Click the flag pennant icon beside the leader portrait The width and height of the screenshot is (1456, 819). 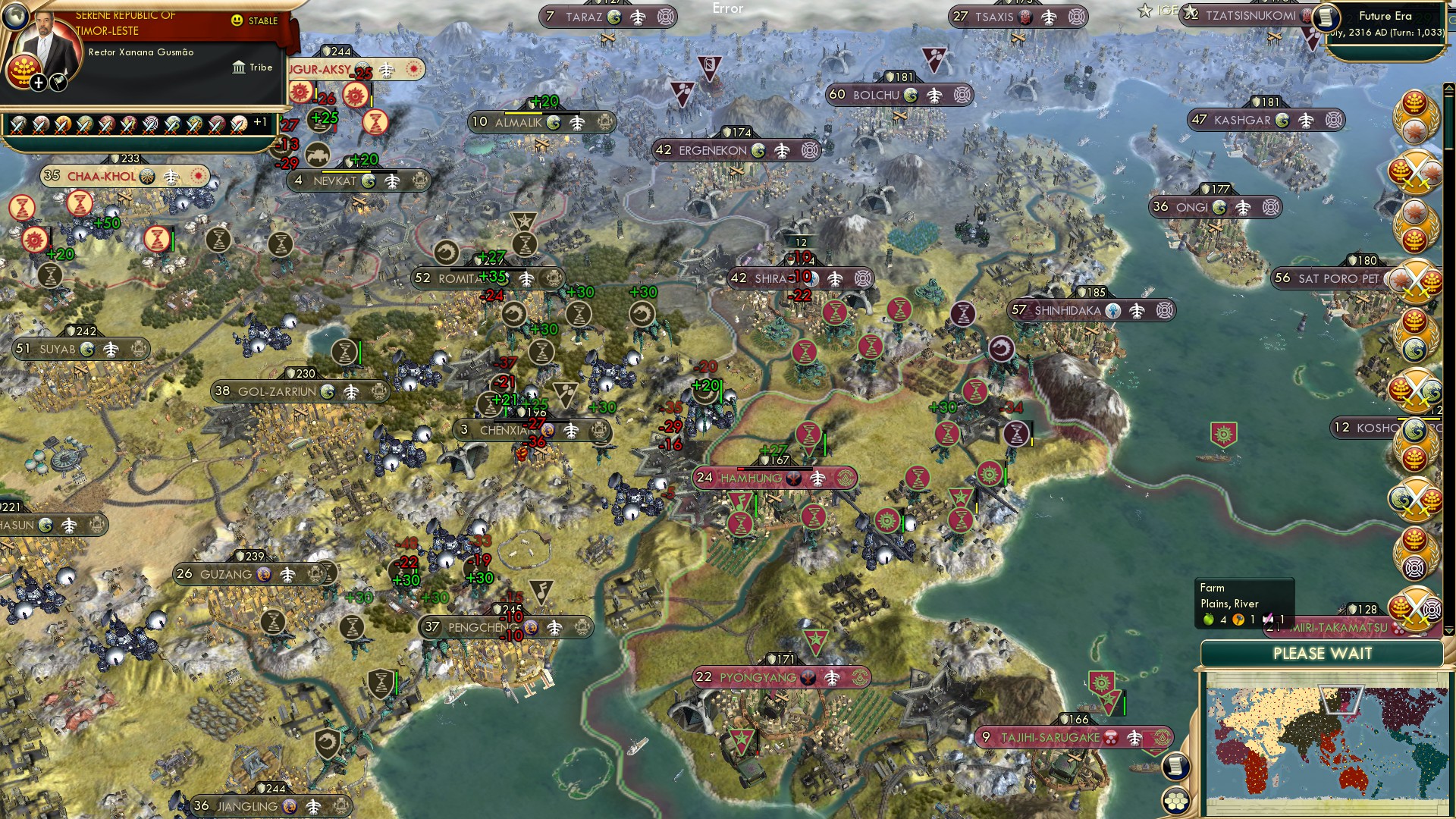[58, 83]
